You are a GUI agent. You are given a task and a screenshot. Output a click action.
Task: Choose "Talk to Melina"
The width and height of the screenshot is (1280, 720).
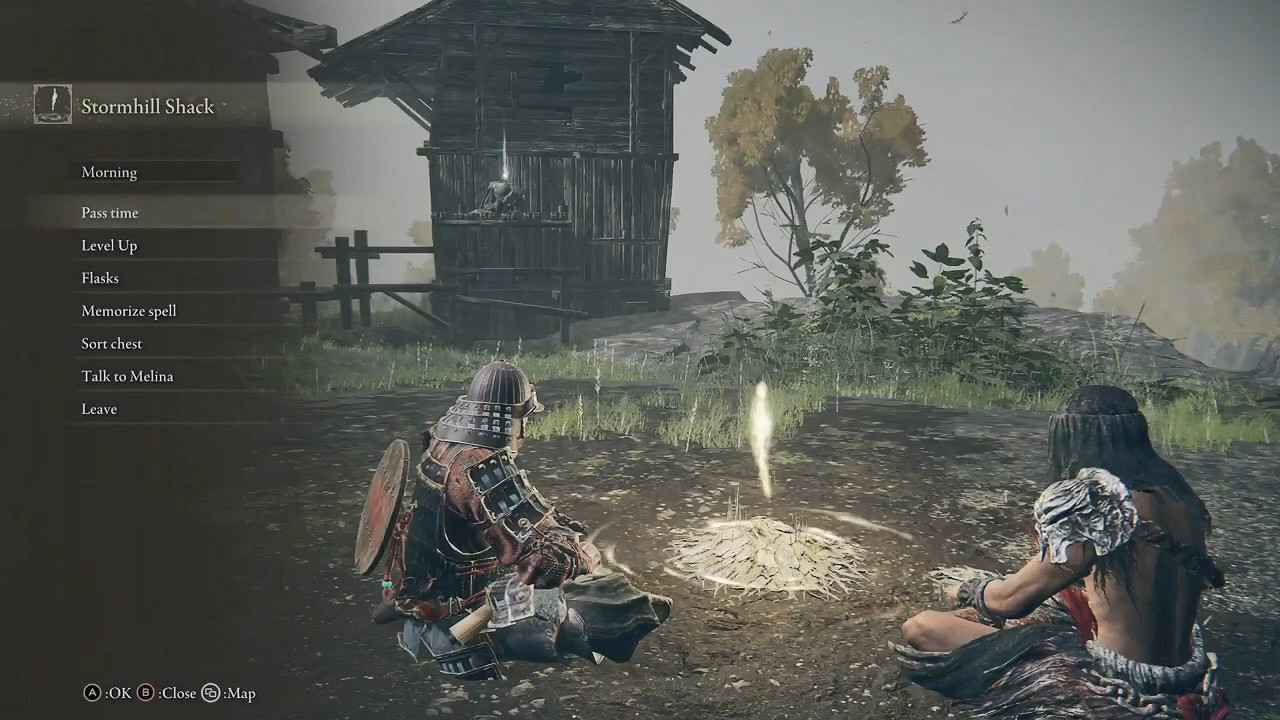[x=127, y=376]
